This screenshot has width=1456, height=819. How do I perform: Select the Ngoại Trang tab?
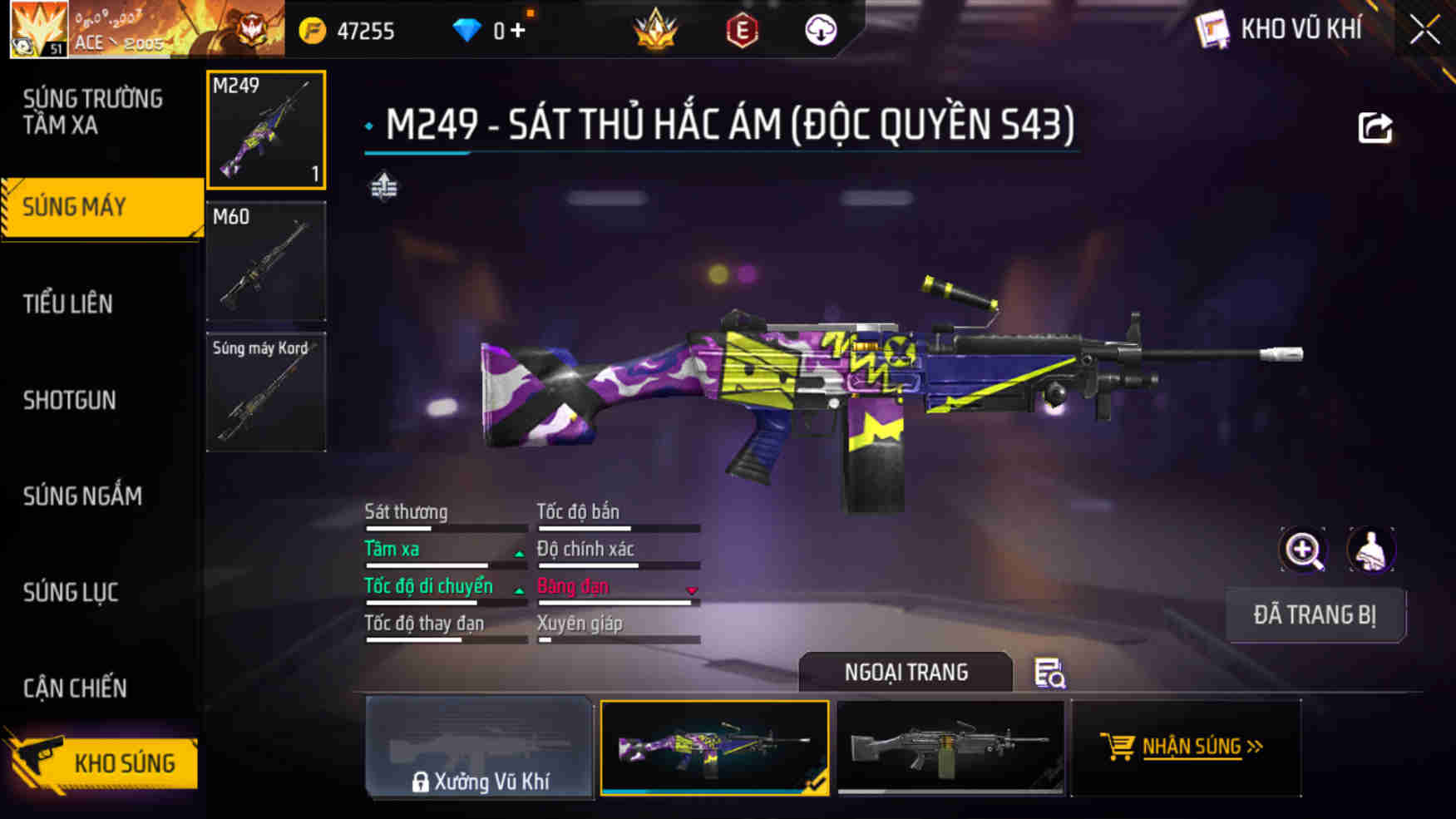click(x=906, y=672)
